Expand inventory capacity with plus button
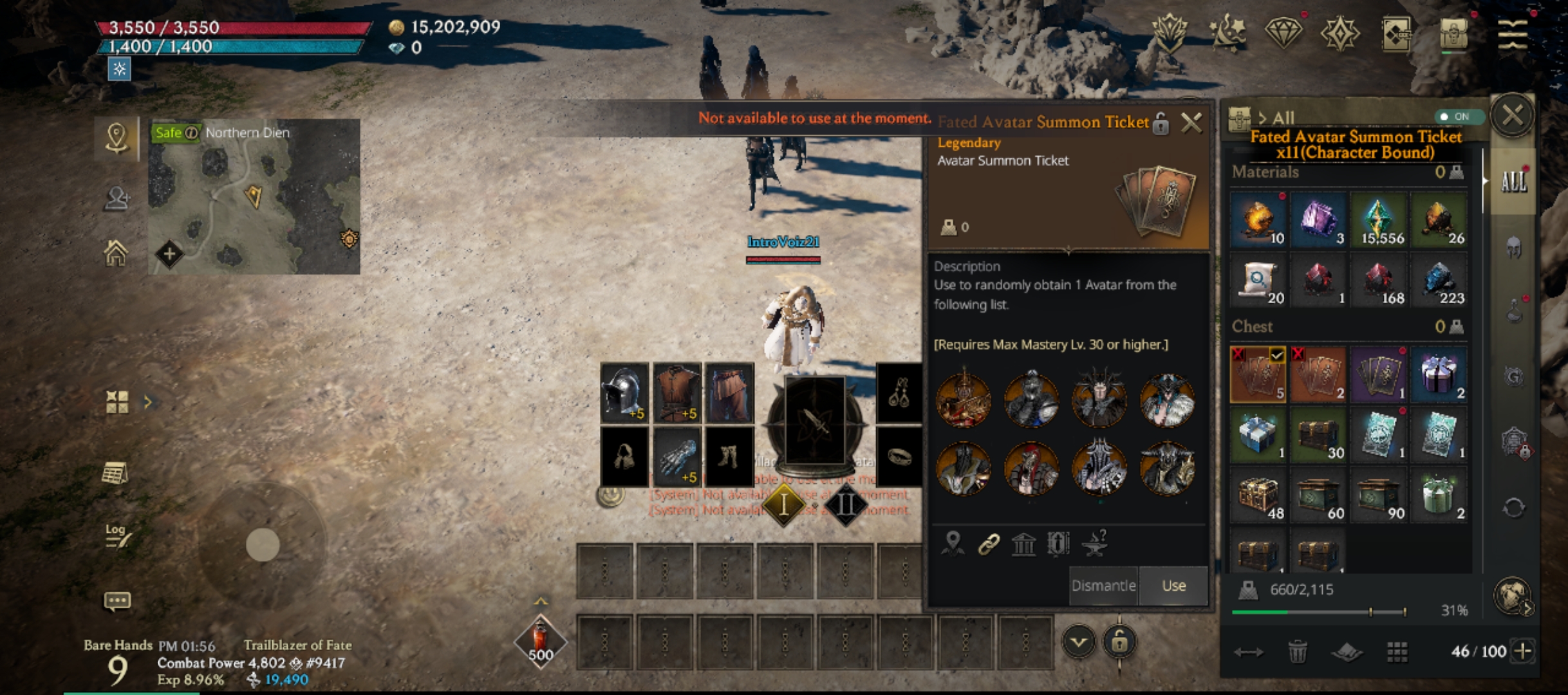 click(1523, 651)
